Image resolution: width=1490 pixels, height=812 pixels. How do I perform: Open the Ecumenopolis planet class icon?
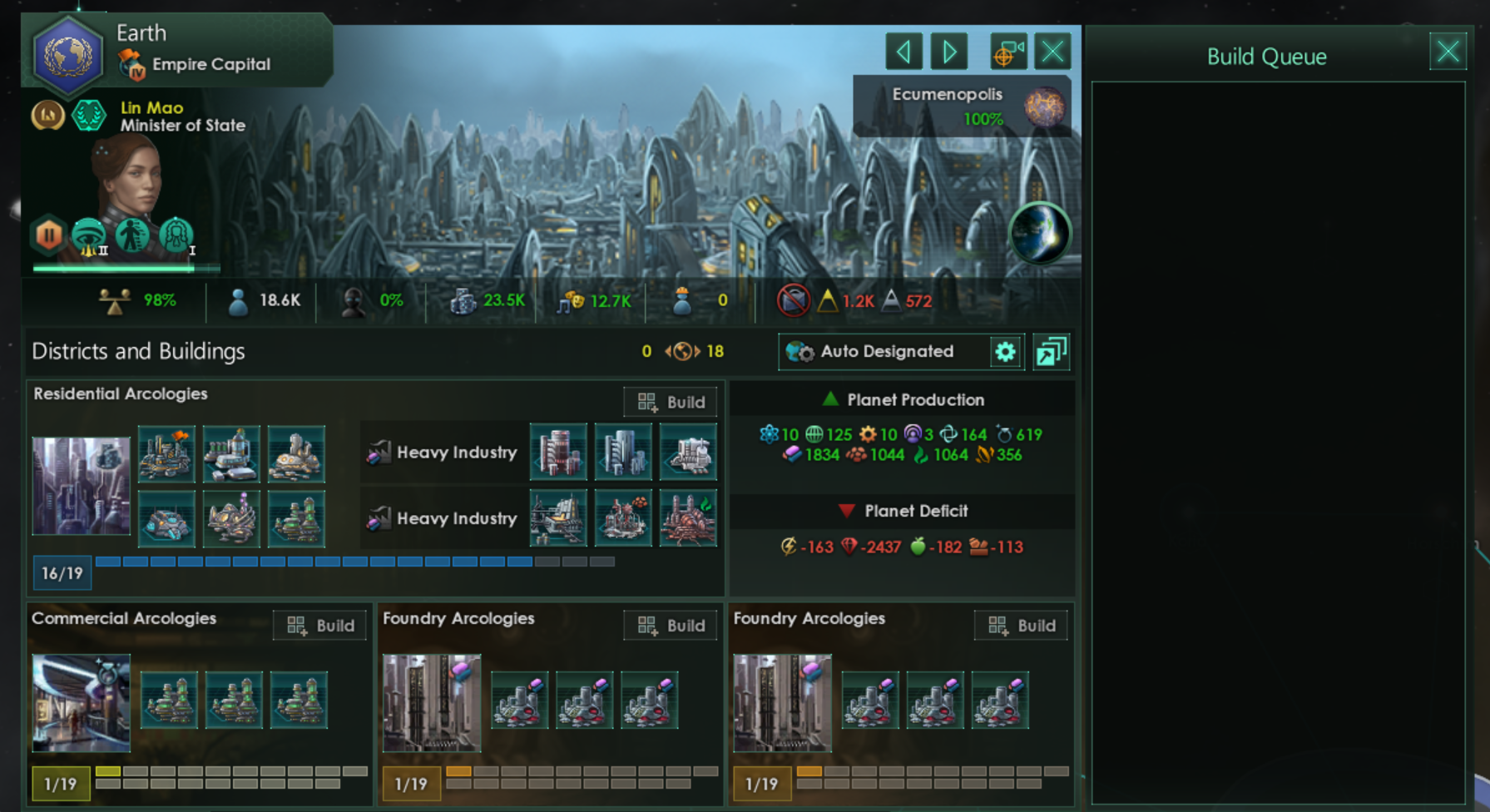pyautogui.click(x=1043, y=106)
